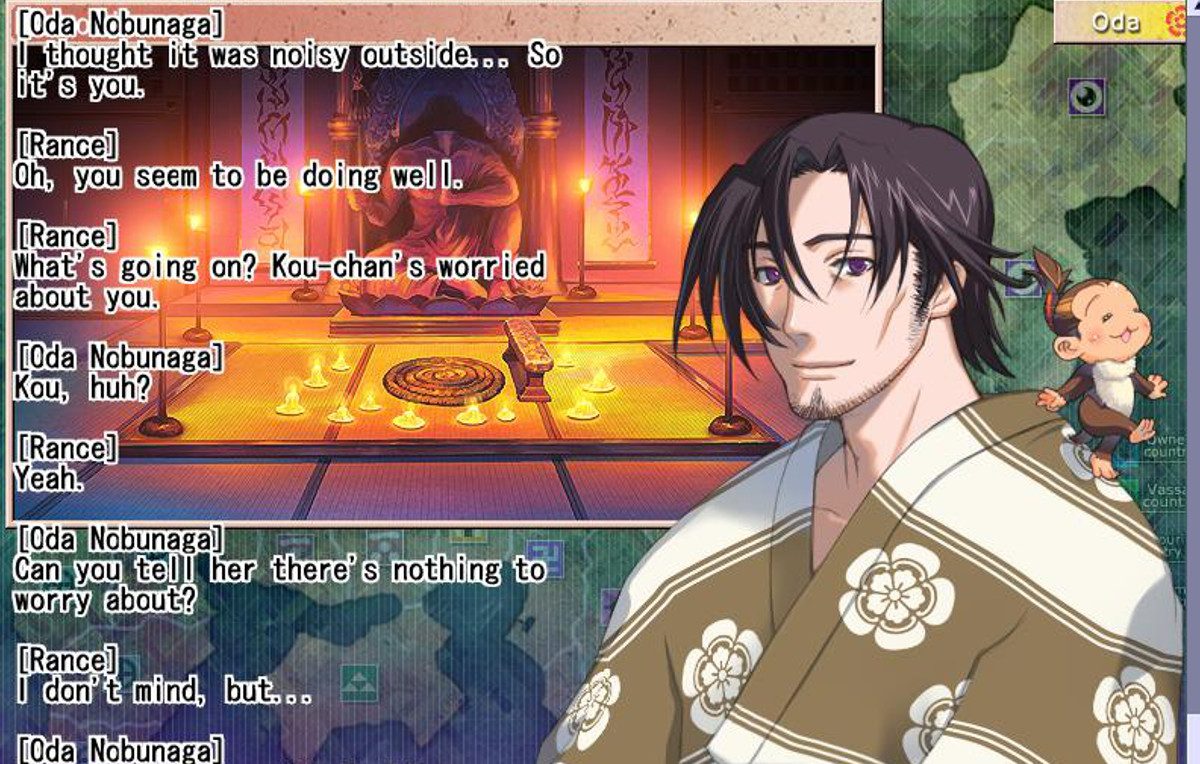Select the green triangle crest province marker
The width and height of the screenshot is (1200, 764).
tap(358, 684)
